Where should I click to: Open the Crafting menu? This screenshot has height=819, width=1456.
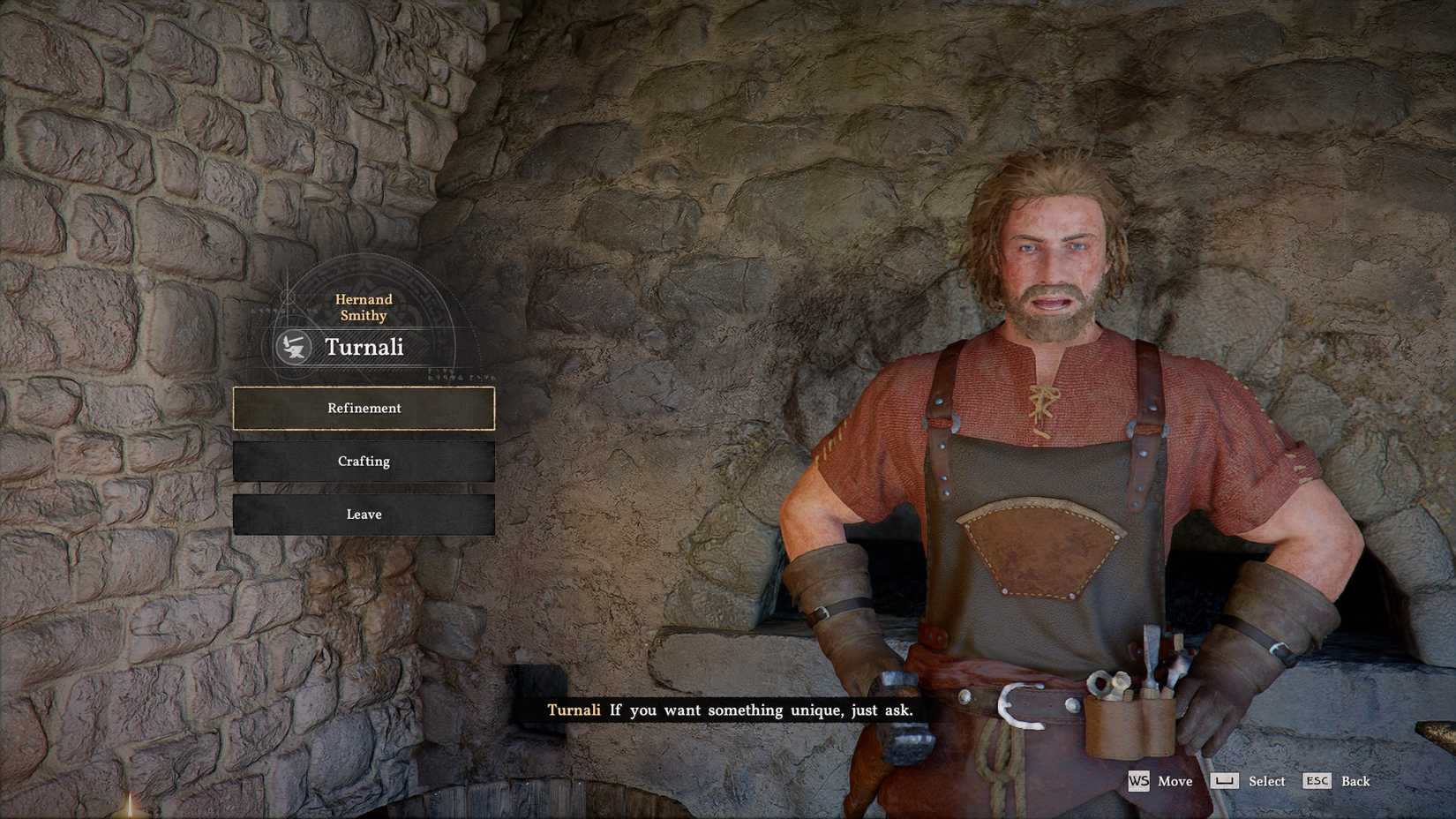(x=364, y=461)
